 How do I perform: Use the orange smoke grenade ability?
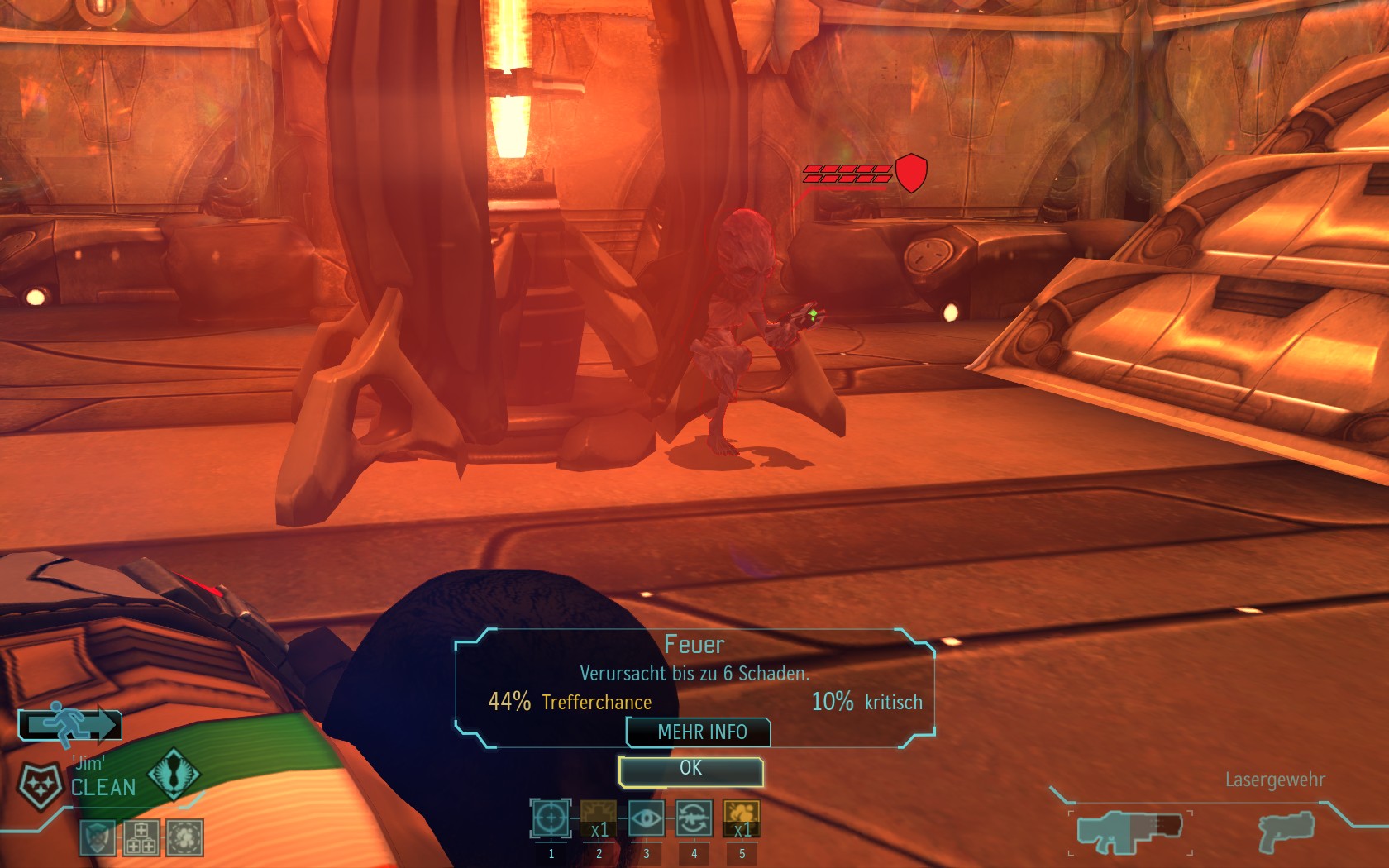coord(742,819)
